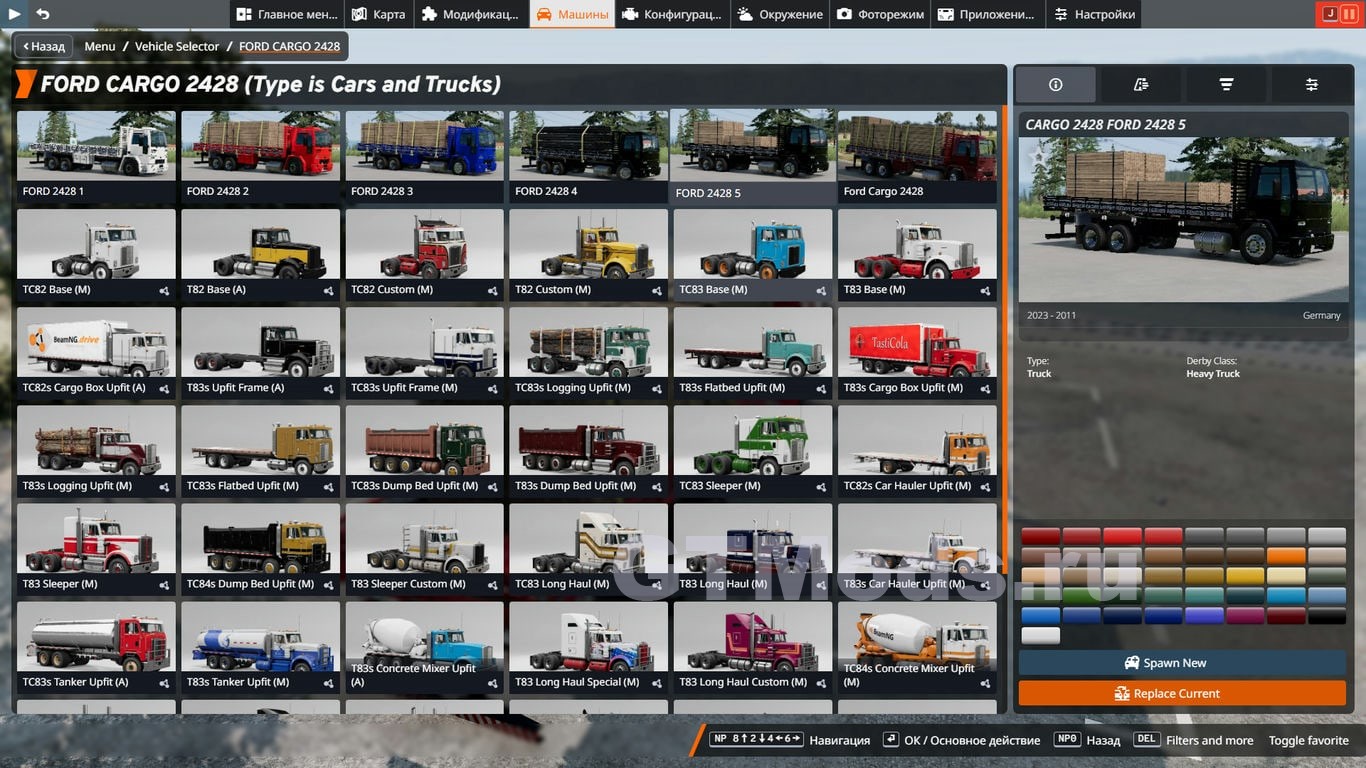Open the info tab in details panel
This screenshot has width=1366, height=768.
1055,85
